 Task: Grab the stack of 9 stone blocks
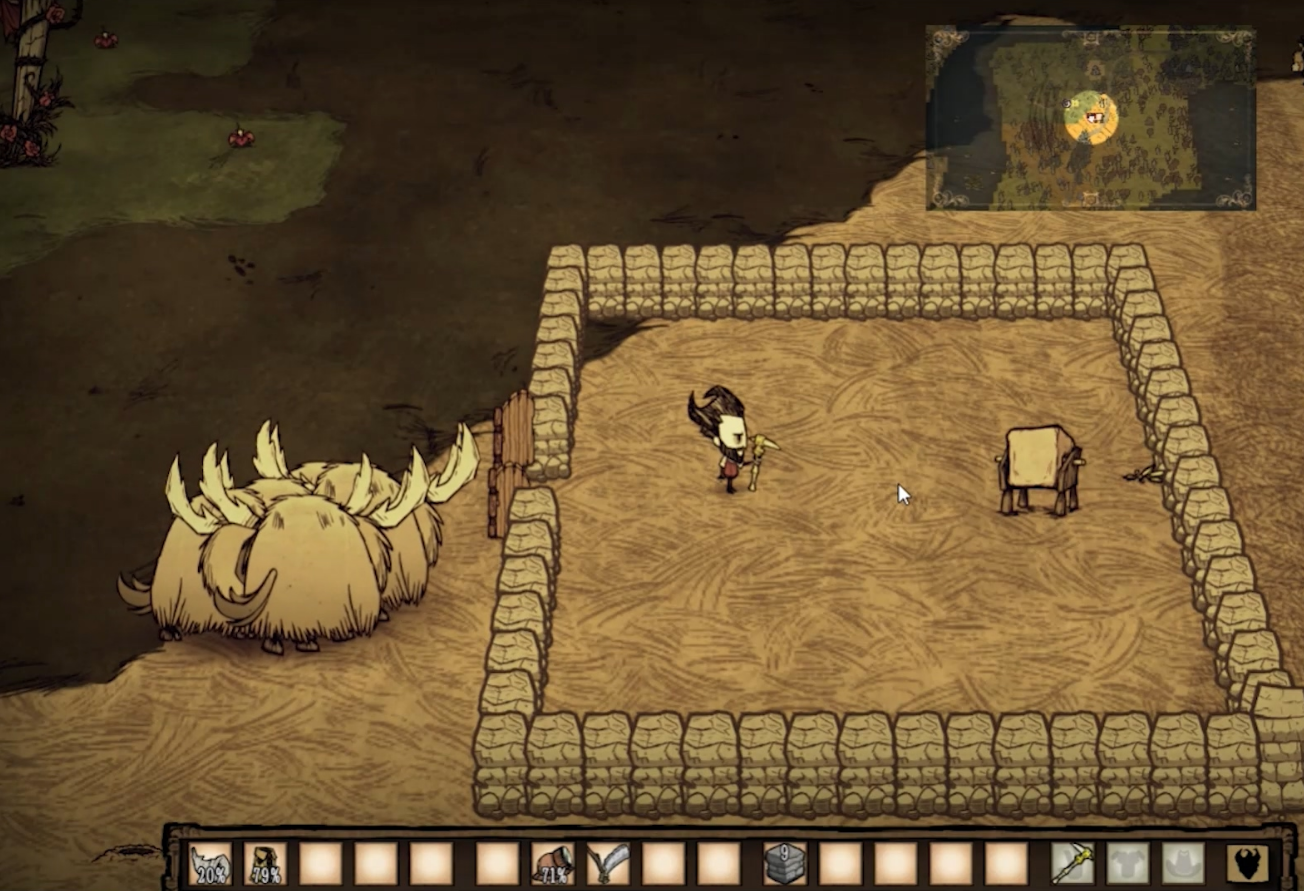click(x=785, y=864)
